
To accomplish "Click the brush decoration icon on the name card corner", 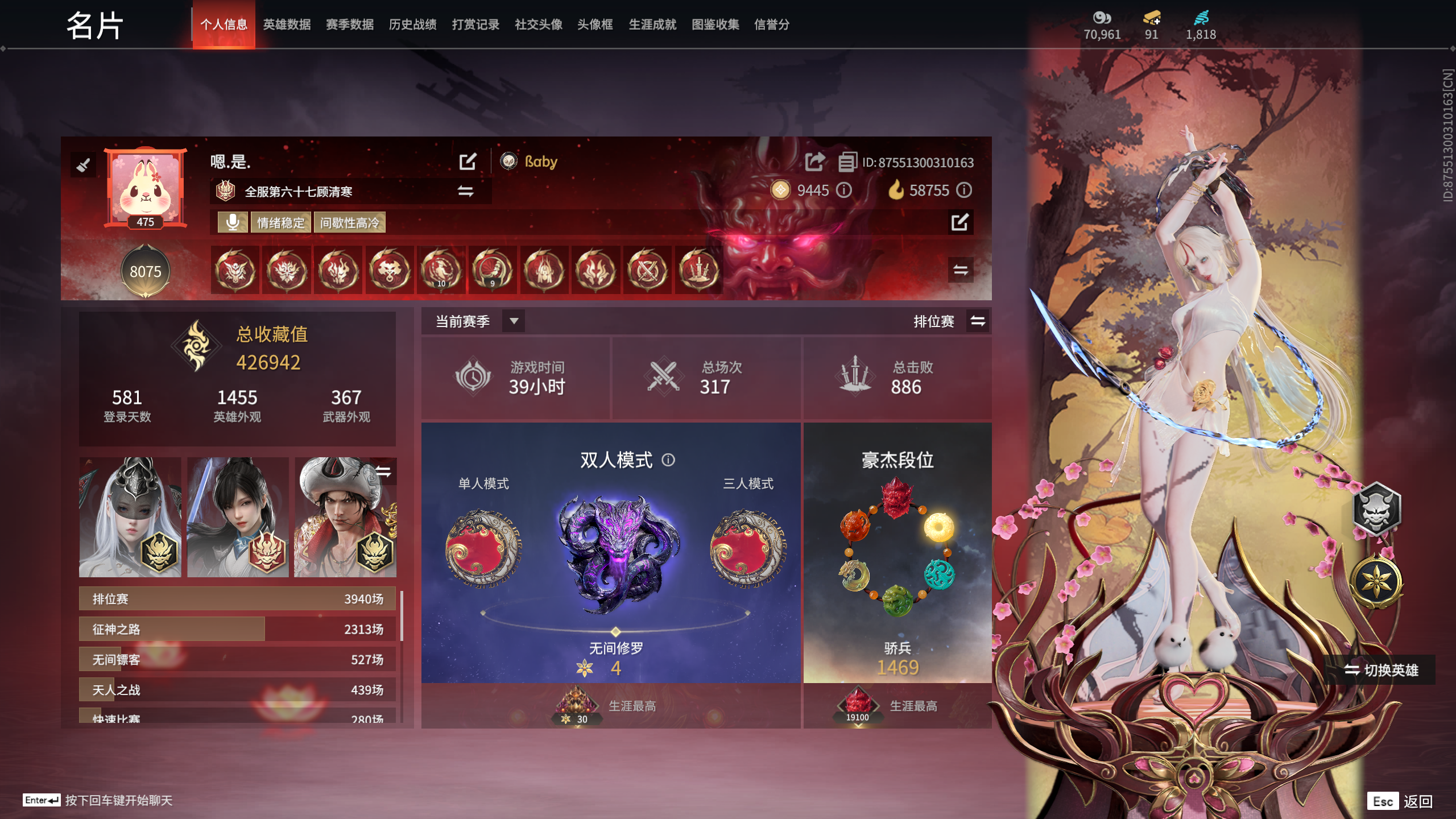I will coord(84,165).
